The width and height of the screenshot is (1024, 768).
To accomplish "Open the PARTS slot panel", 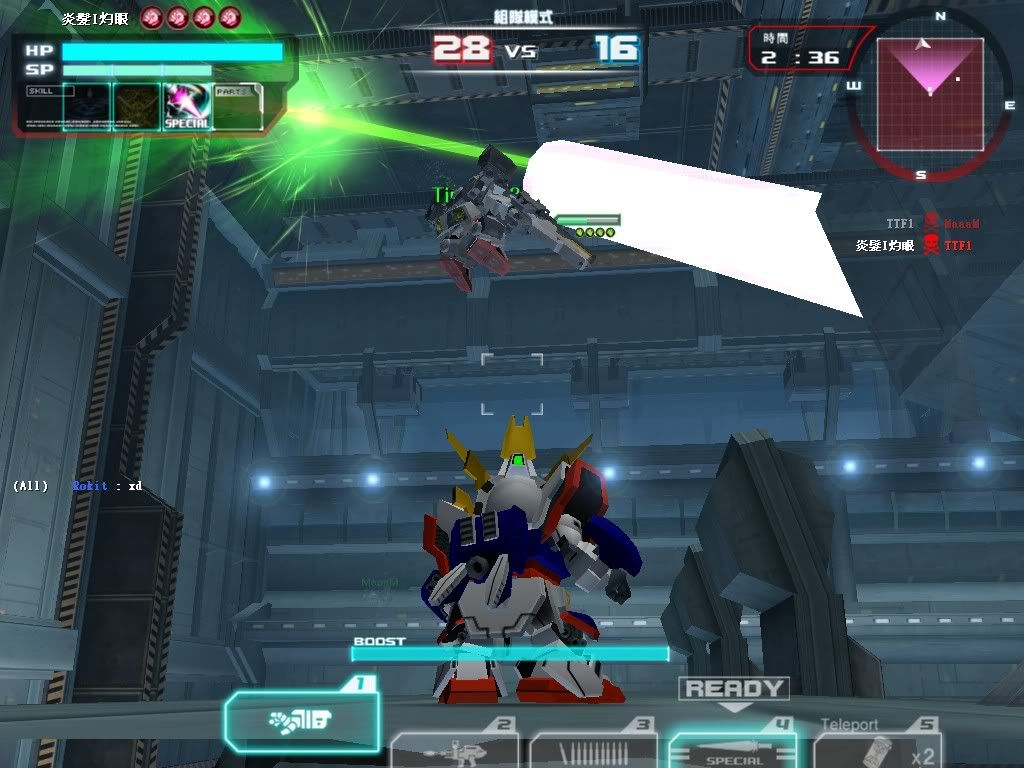I will pos(238,107).
